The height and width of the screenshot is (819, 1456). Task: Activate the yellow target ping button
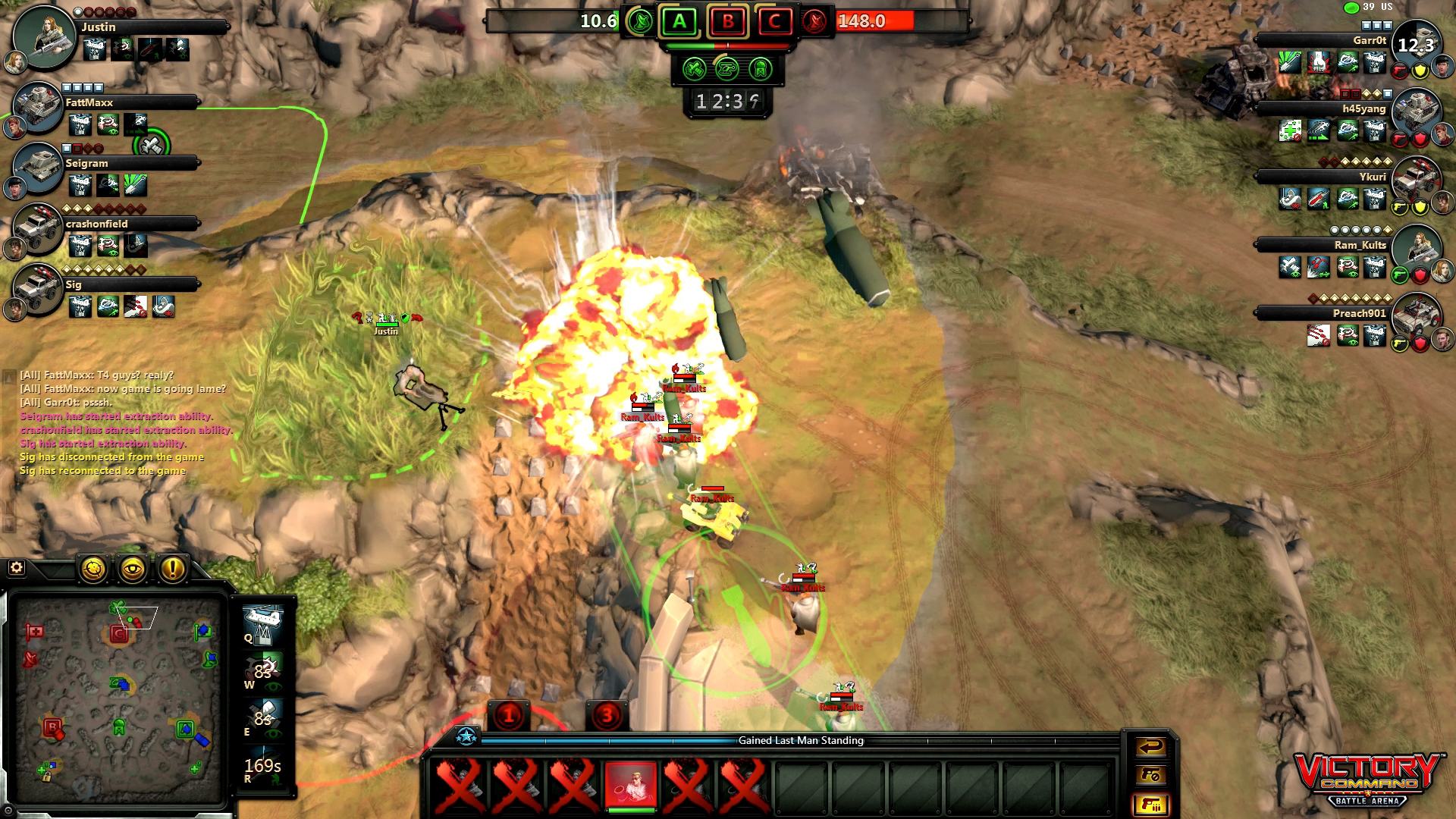(94, 569)
